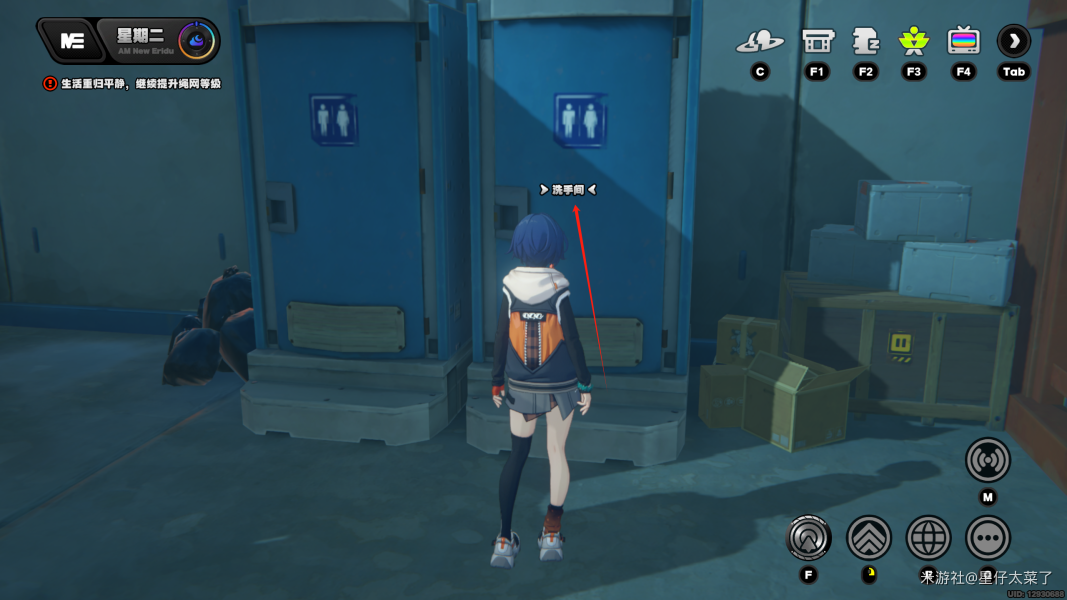Select the 洗手间 interaction prompt
Screen dimensions: 1067x600
[x=568, y=189]
